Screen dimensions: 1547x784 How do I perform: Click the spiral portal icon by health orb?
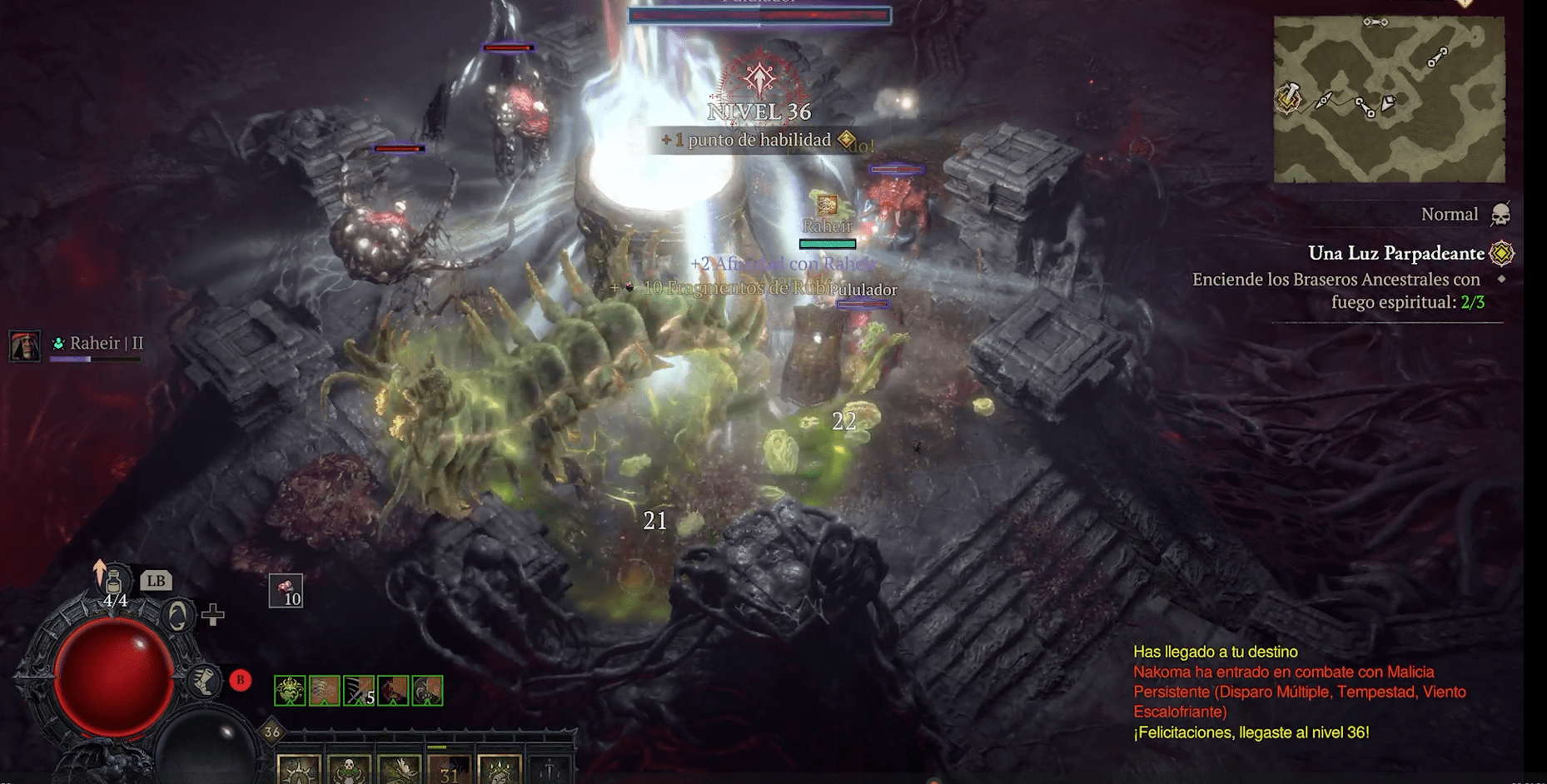[177, 616]
